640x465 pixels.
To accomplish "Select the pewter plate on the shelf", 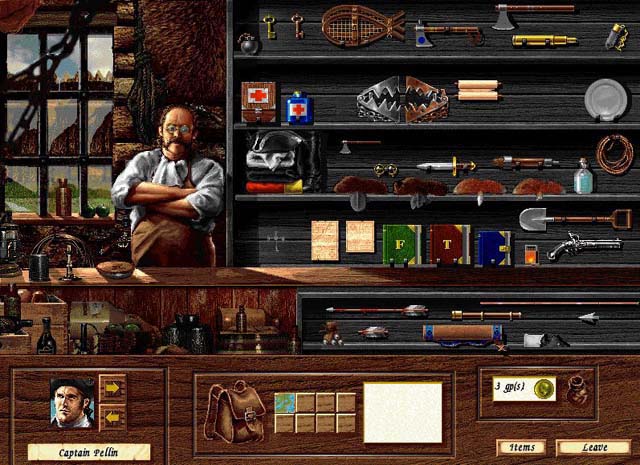I will (x=606, y=98).
